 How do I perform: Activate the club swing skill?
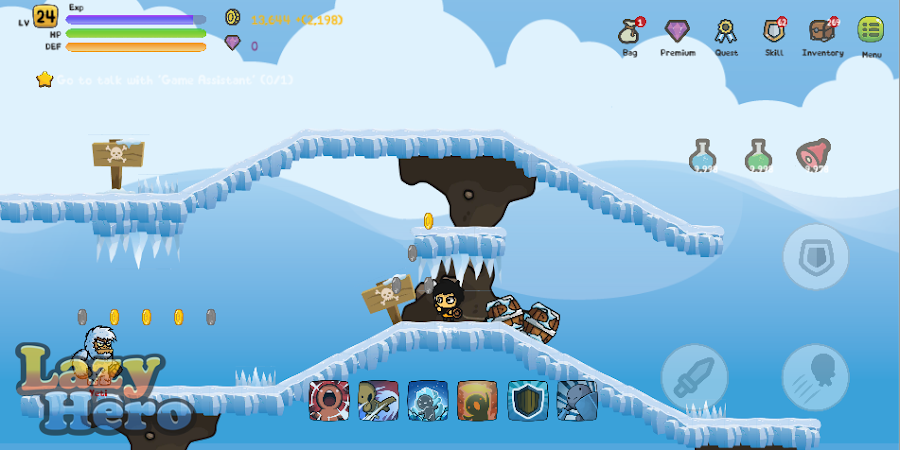point(379,400)
